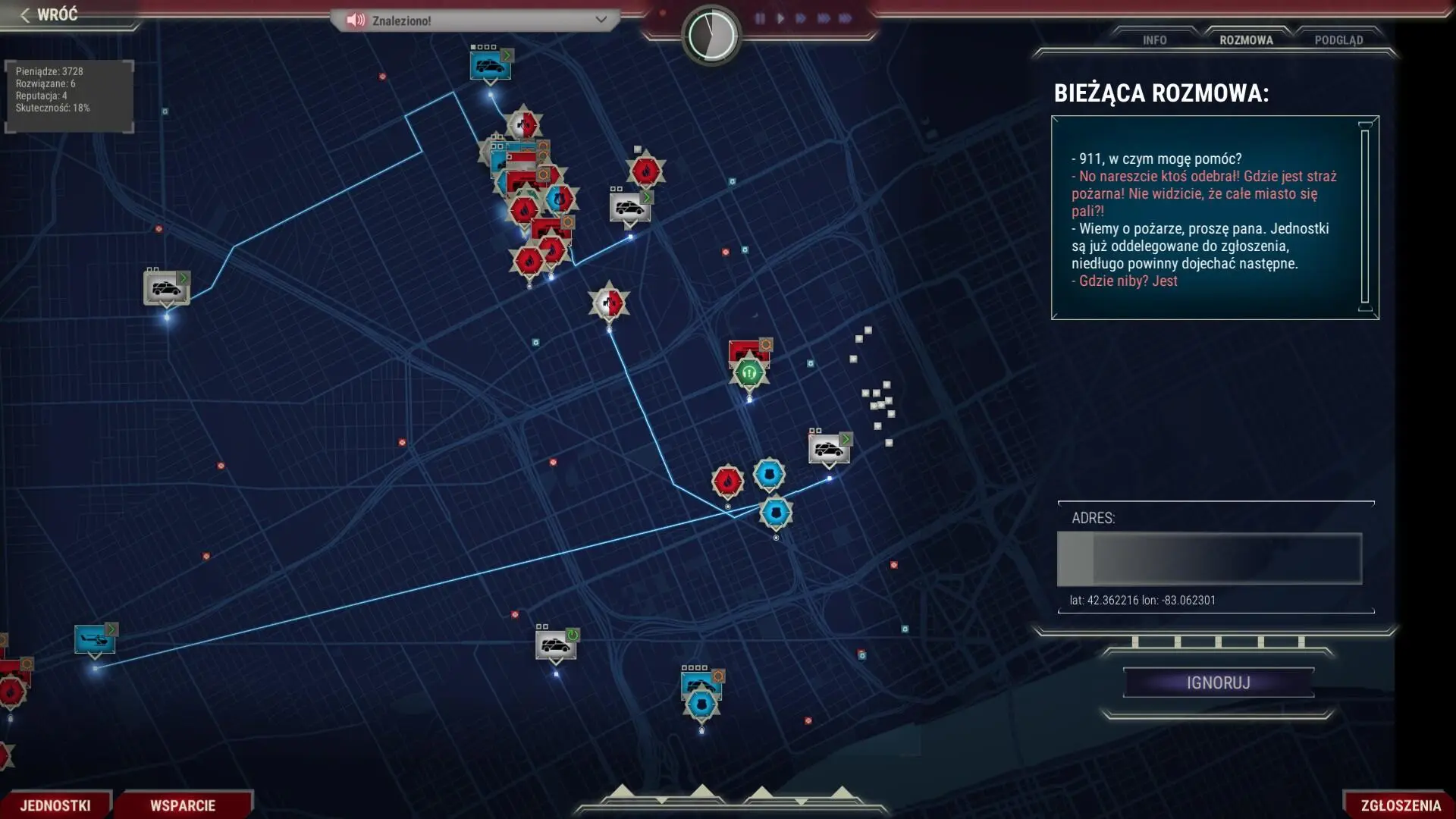The height and width of the screenshot is (819, 1456).
Task: Click the clock dial at the top center
Action: (x=711, y=33)
